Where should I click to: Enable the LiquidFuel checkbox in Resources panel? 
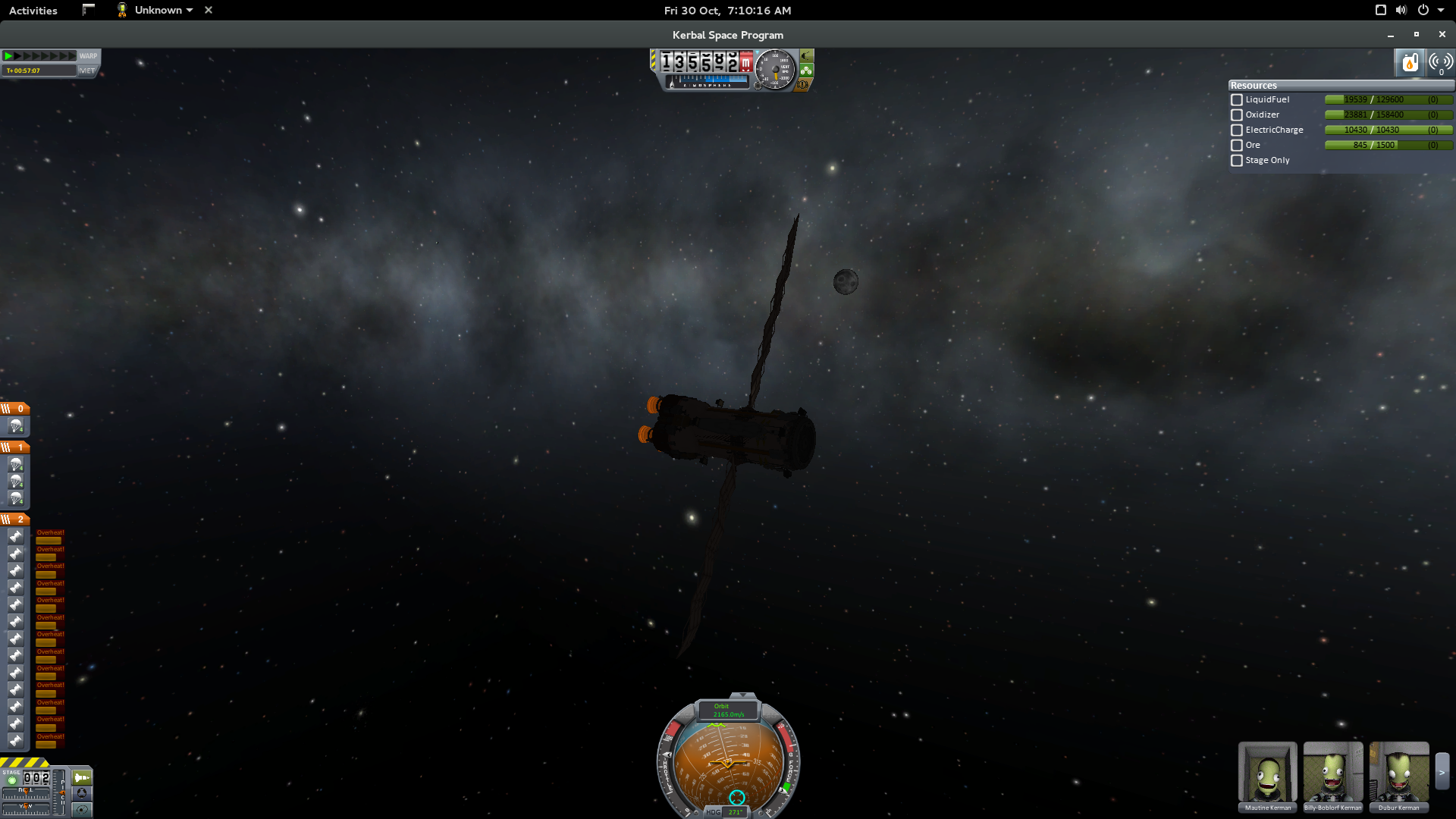click(x=1236, y=99)
